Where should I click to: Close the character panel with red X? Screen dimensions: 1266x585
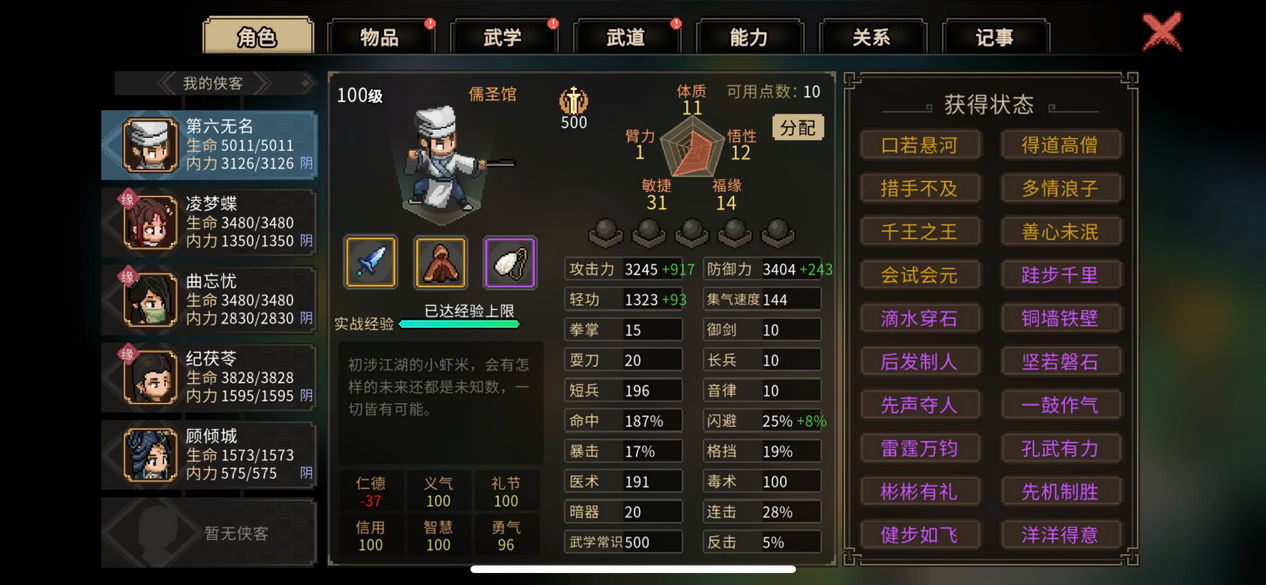coord(1162,32)
